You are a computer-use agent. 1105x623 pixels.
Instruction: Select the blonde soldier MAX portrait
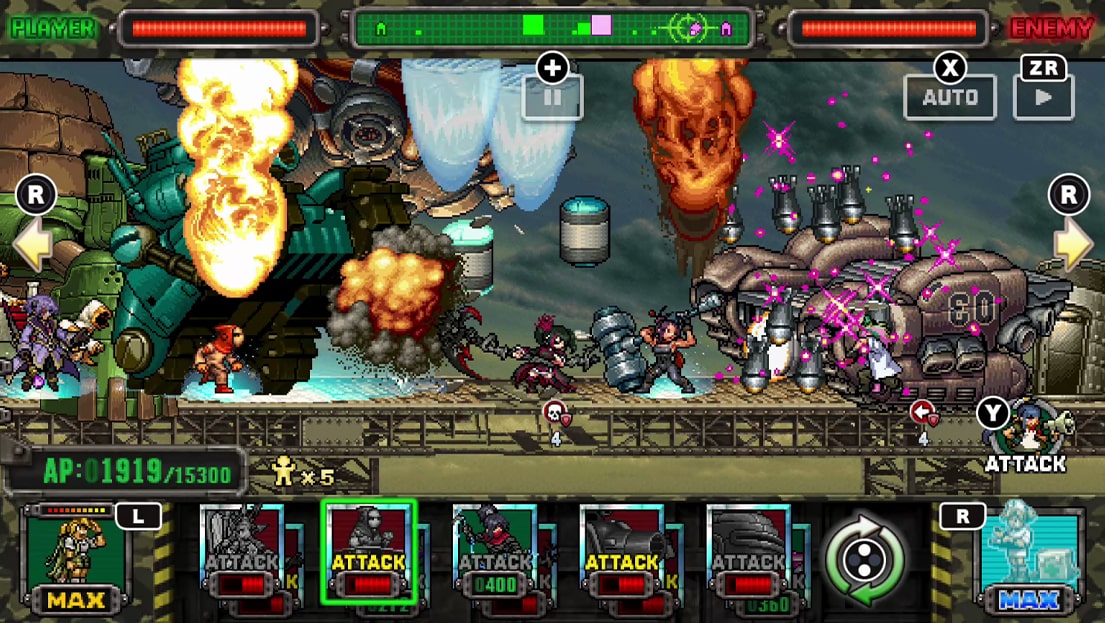[78, 558]
